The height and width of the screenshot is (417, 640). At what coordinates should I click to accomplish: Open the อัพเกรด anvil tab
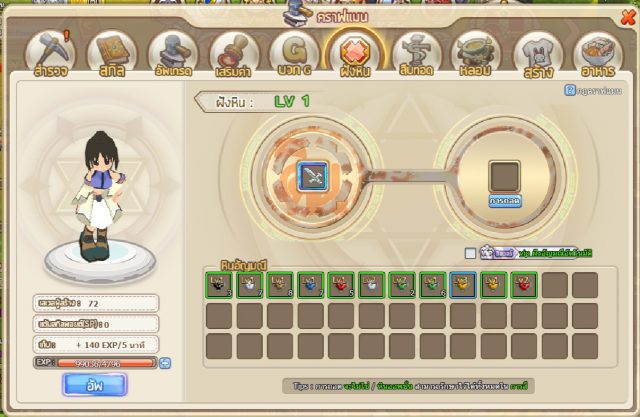coord(172,55)
